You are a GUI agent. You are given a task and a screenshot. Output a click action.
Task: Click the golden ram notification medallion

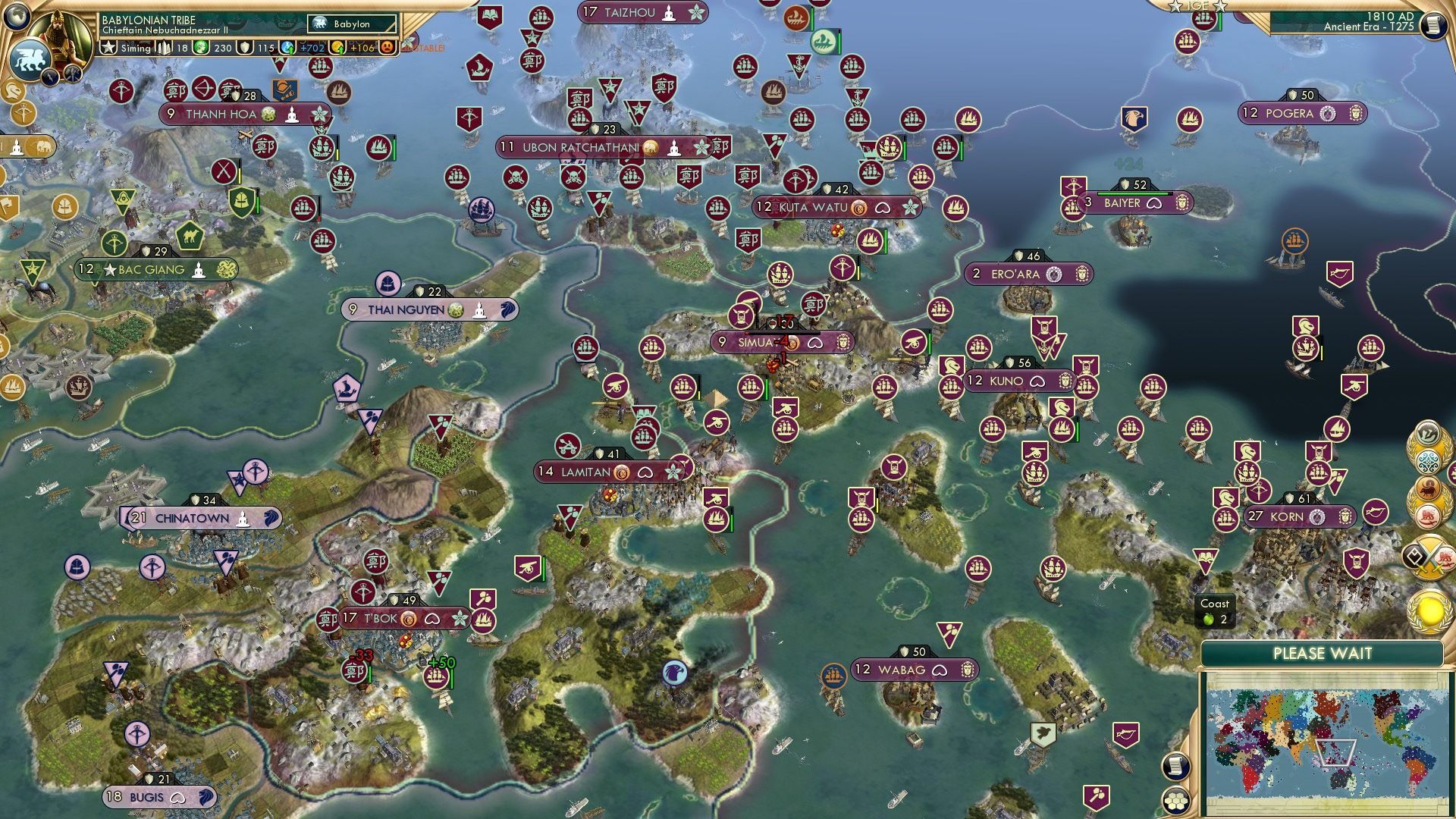[x=1426, y=488]
